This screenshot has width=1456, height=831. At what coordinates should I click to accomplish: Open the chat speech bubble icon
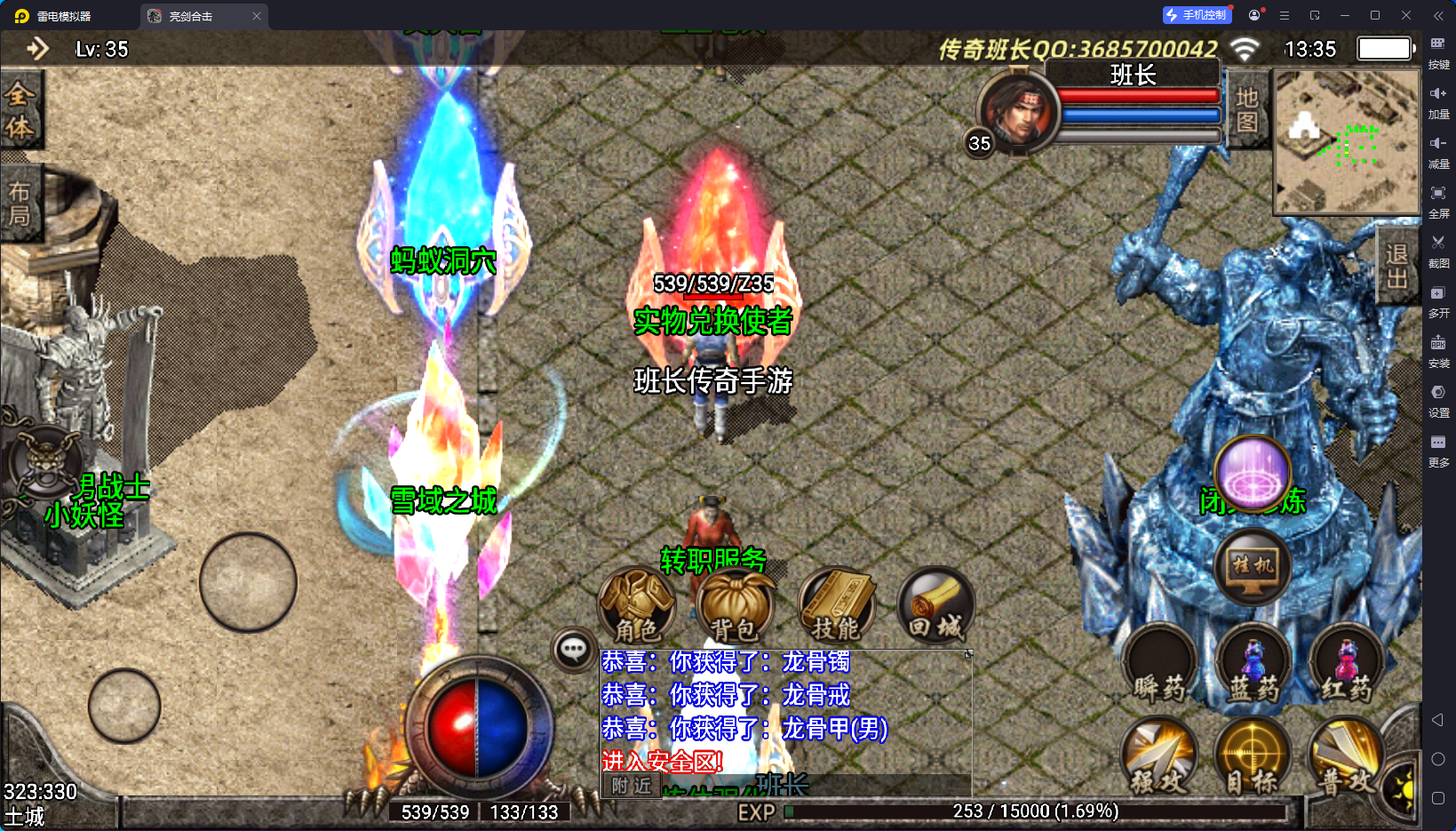(573, 650)
